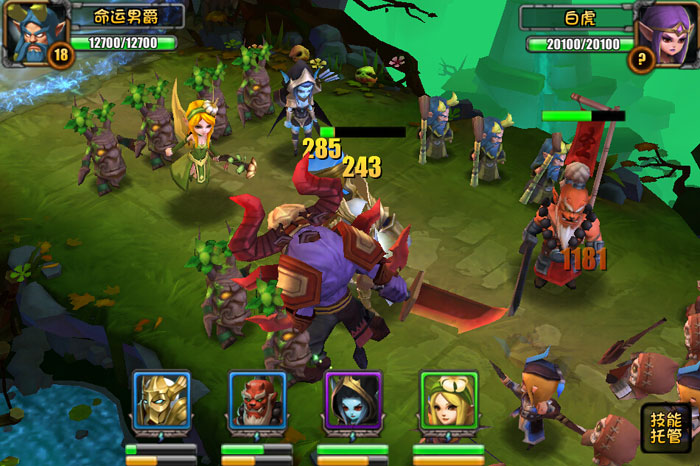Screen dimensions: 700x466
Task: Tap the blue bearded player avatar
Action: (34, 30)
